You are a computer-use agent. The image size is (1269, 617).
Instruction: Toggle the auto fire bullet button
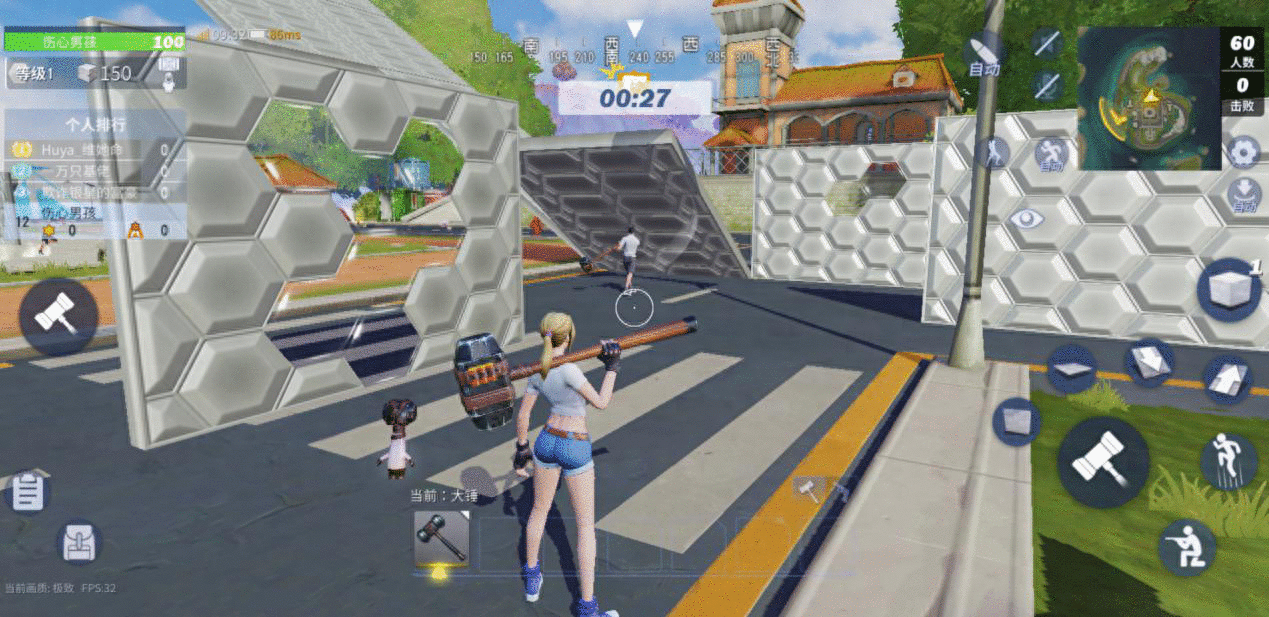click(984, 54)
